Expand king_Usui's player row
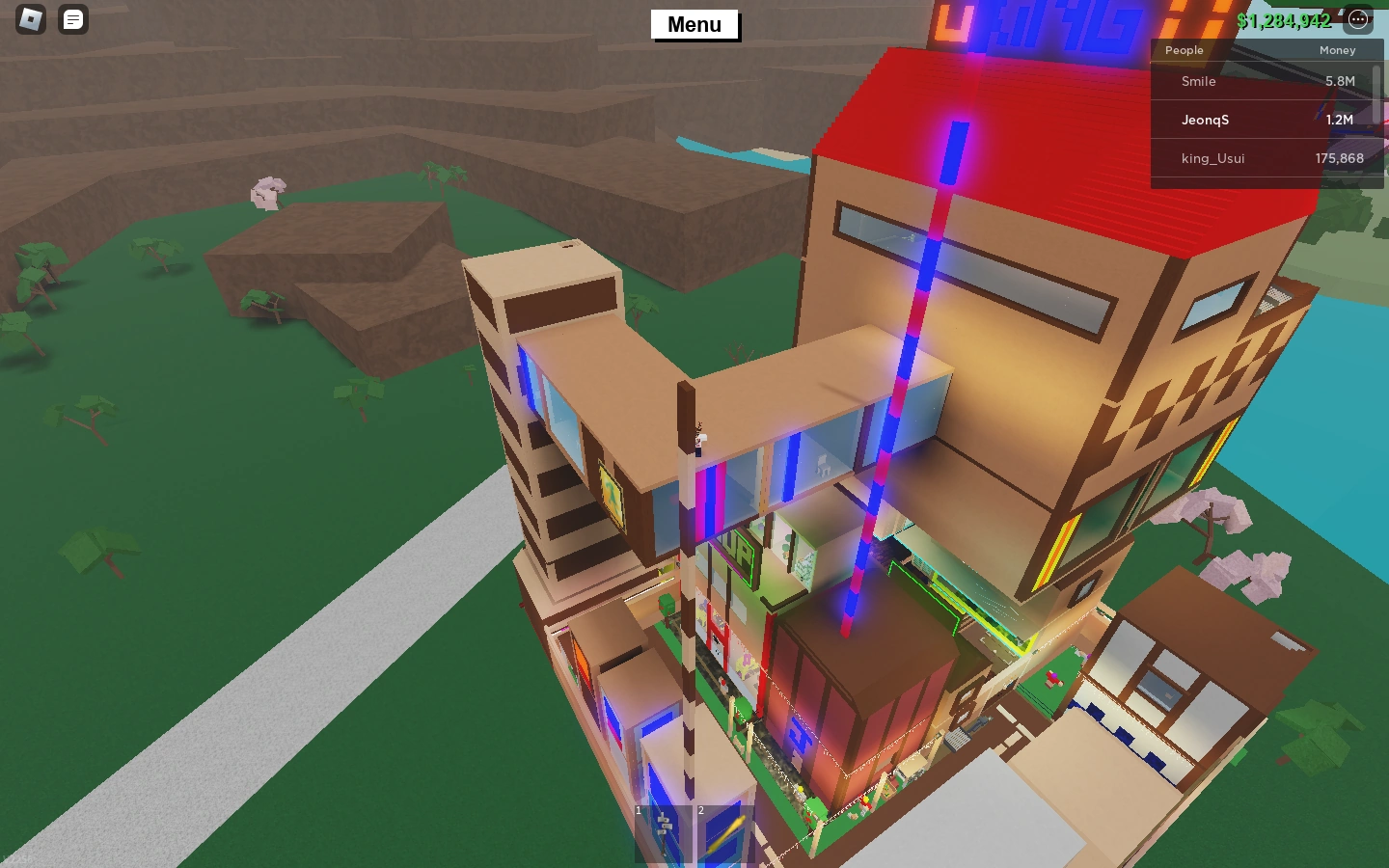 pos(1212,158)
